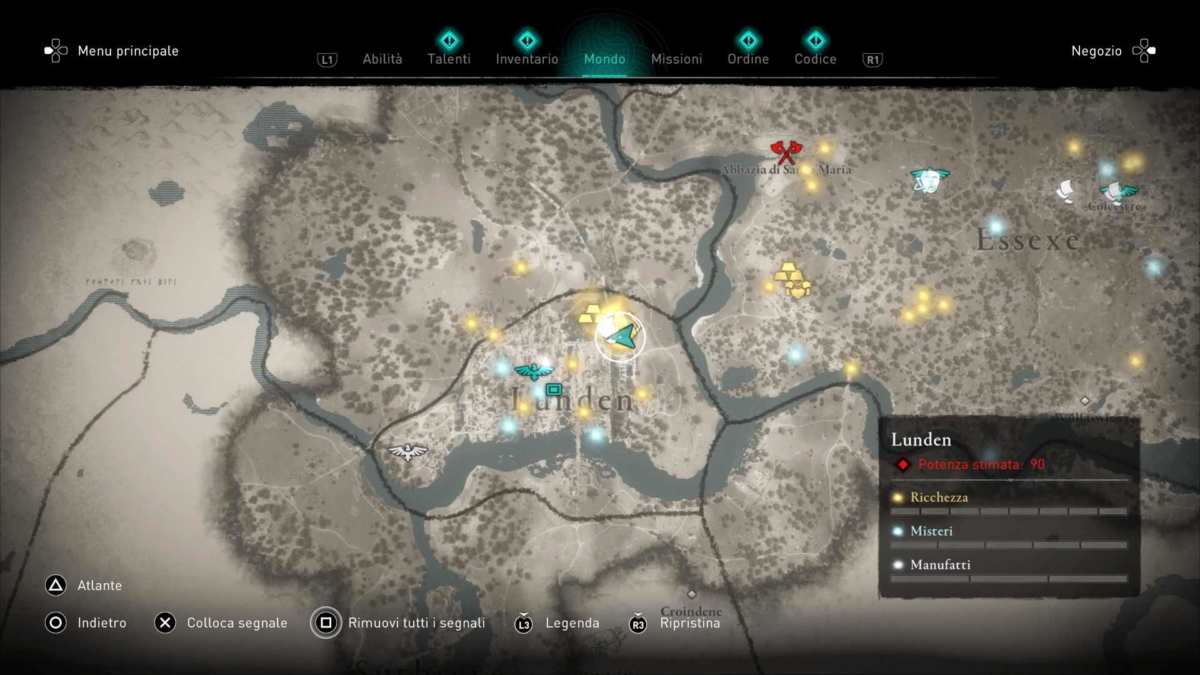Click the Ricchezza entry in Lunden panel

(939, 497)
